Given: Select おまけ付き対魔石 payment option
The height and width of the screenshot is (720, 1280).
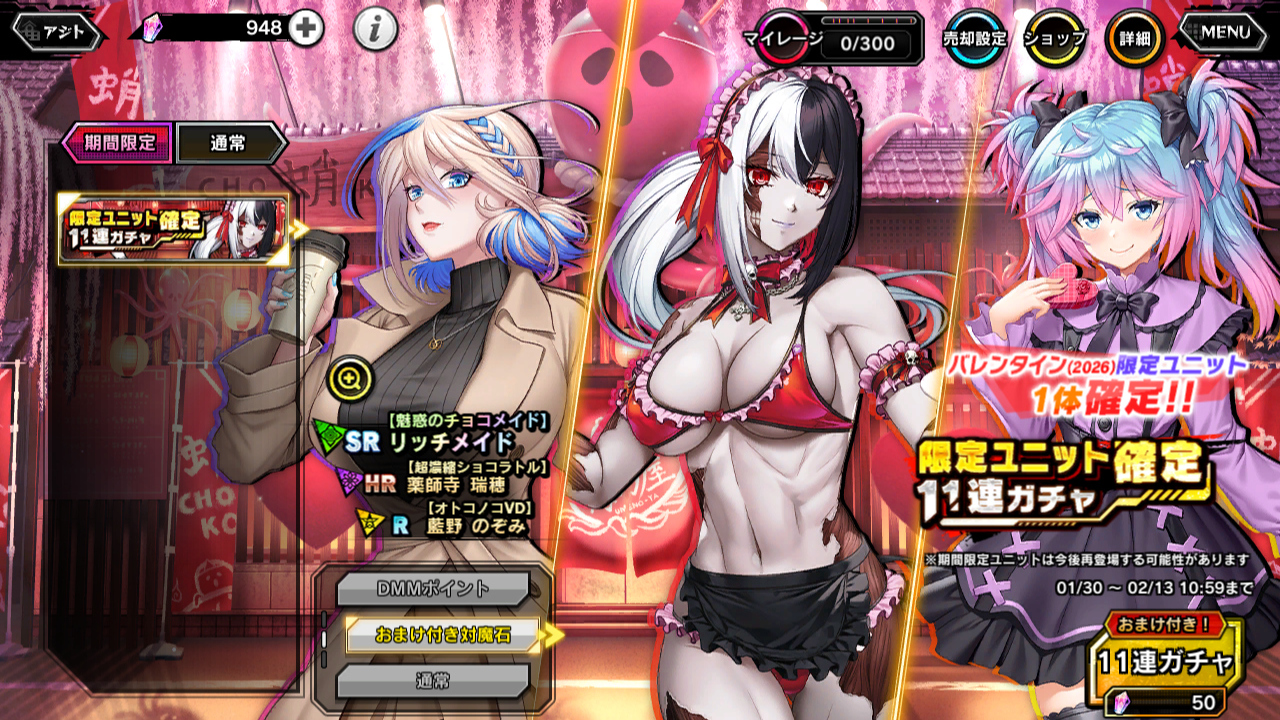Looking at the screenshot, I should (x=442, y=634).
